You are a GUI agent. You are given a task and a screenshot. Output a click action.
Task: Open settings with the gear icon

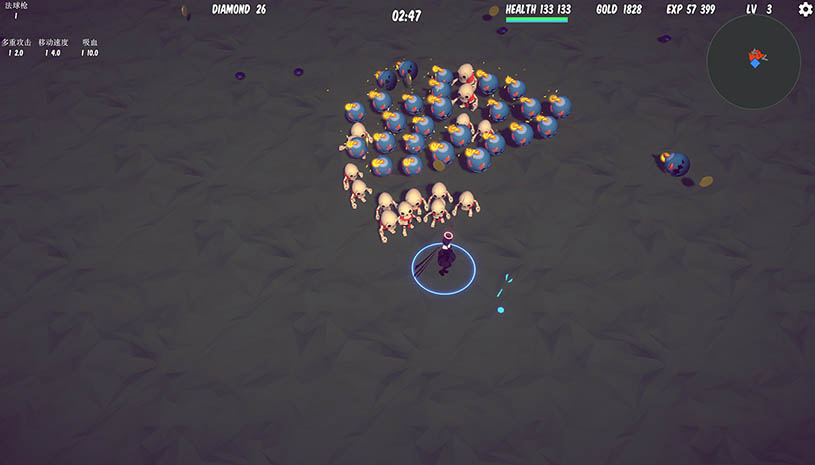pos(805,10)
